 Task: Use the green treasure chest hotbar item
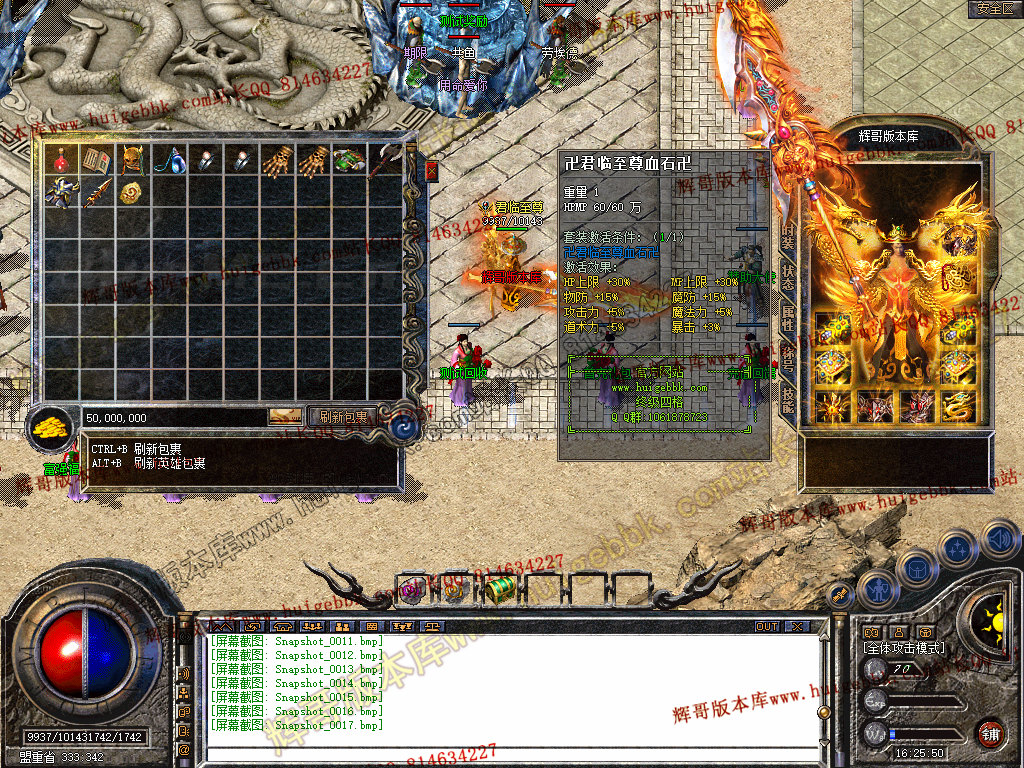501,590
